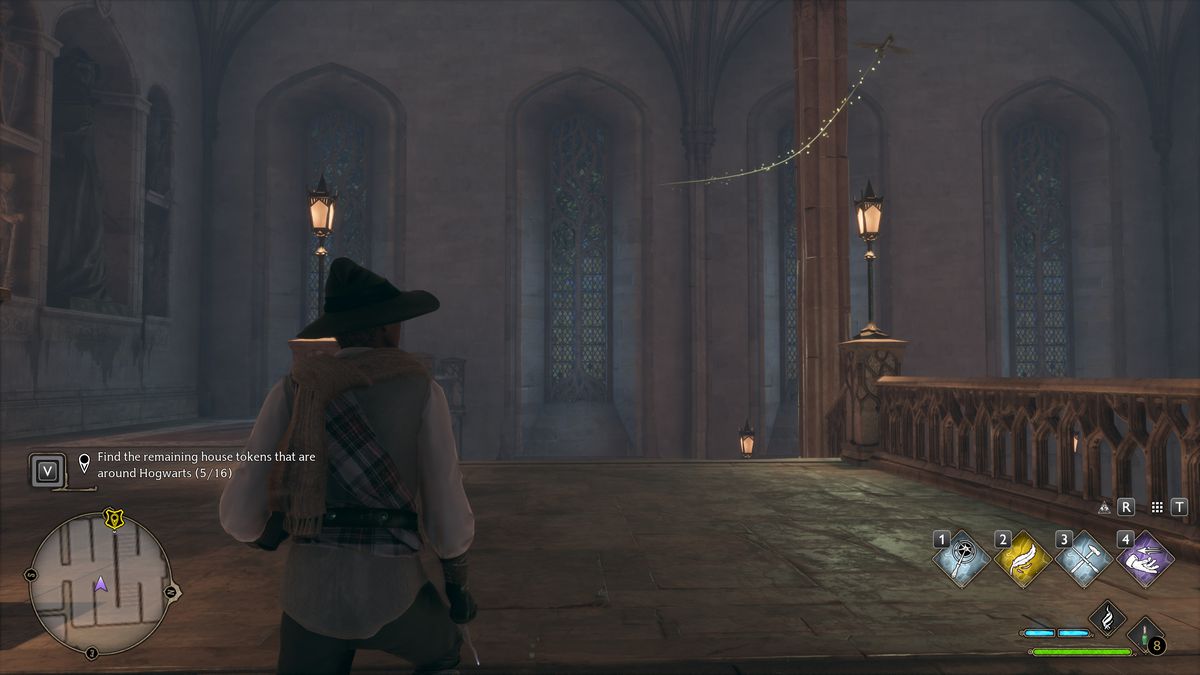1200x675 pixels.
Task: Use the Wiggenweld potion bottle
Action: click(1144, 636)
